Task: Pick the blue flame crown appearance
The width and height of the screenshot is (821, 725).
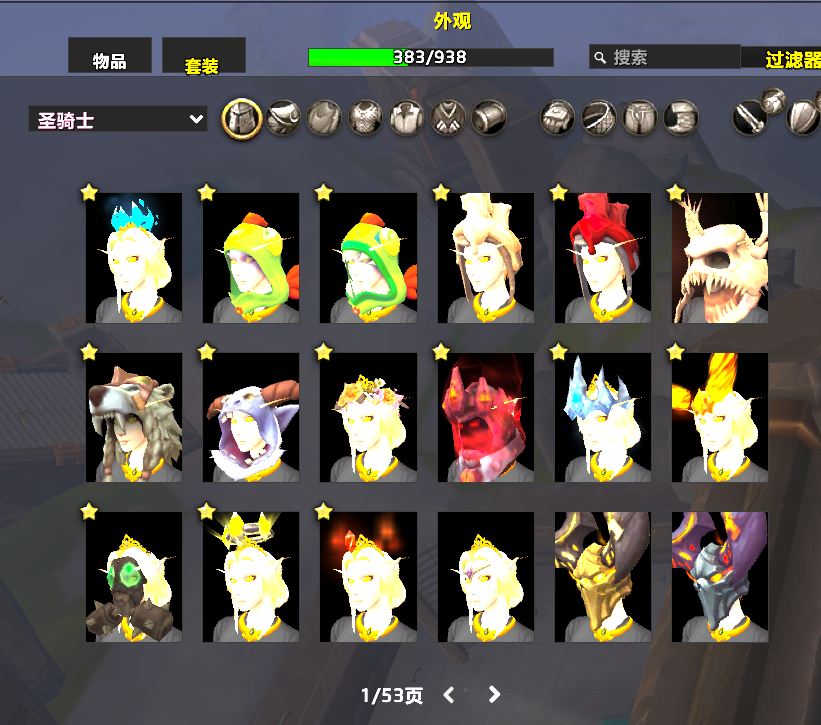Action: coord(134,258)
